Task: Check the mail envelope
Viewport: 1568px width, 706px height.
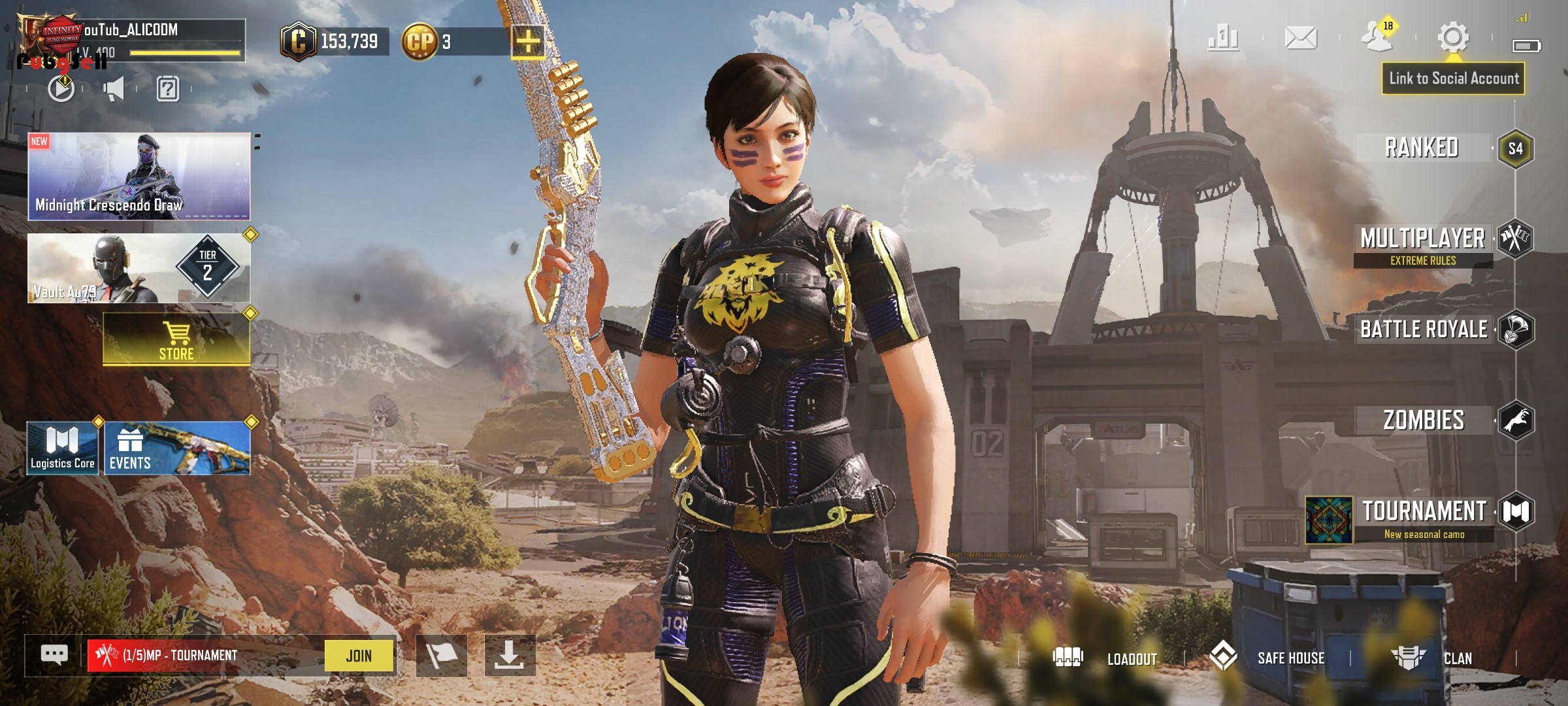Action: [x=1301, y=38]
